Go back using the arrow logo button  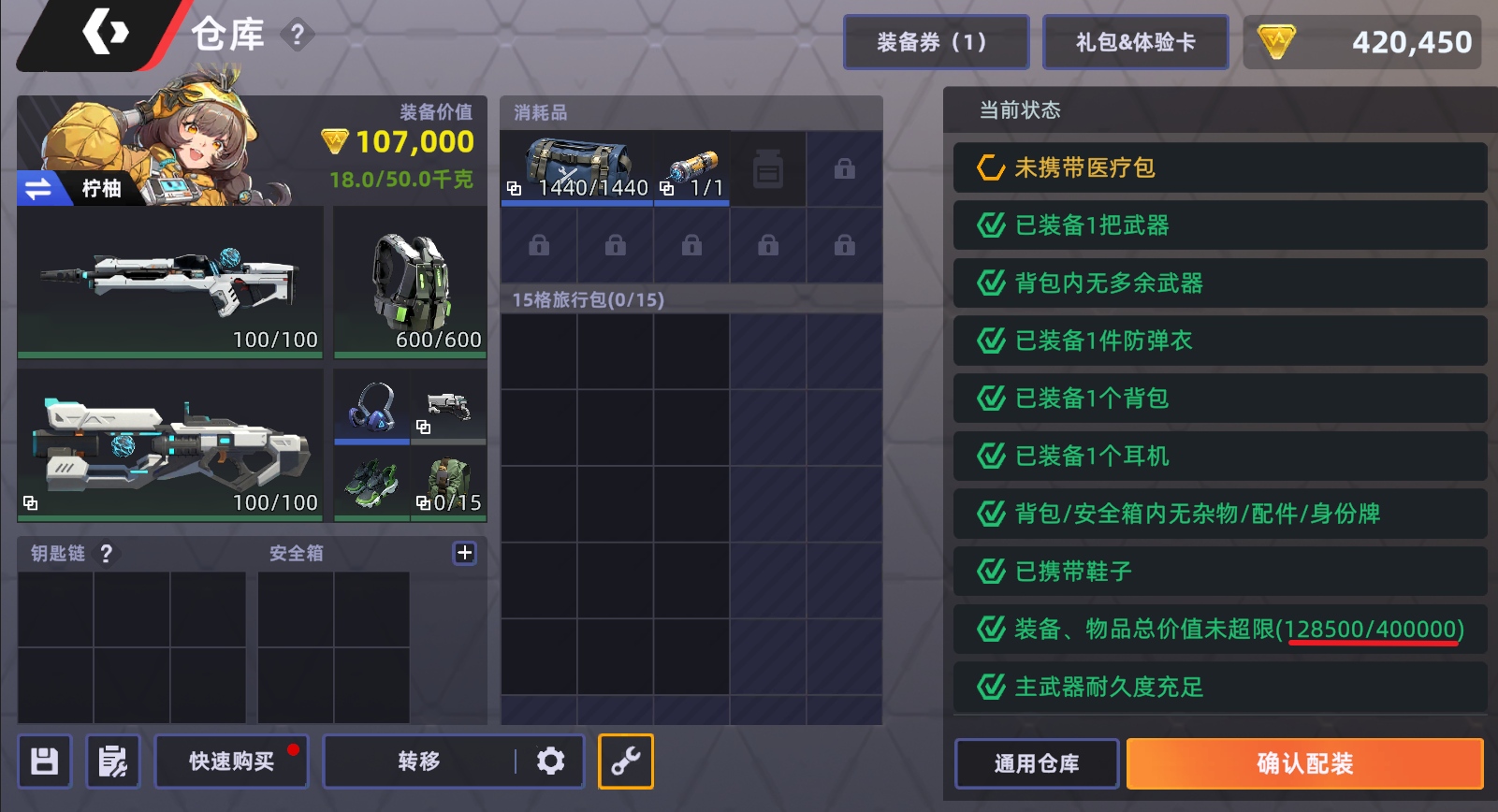tap(105, 34)
